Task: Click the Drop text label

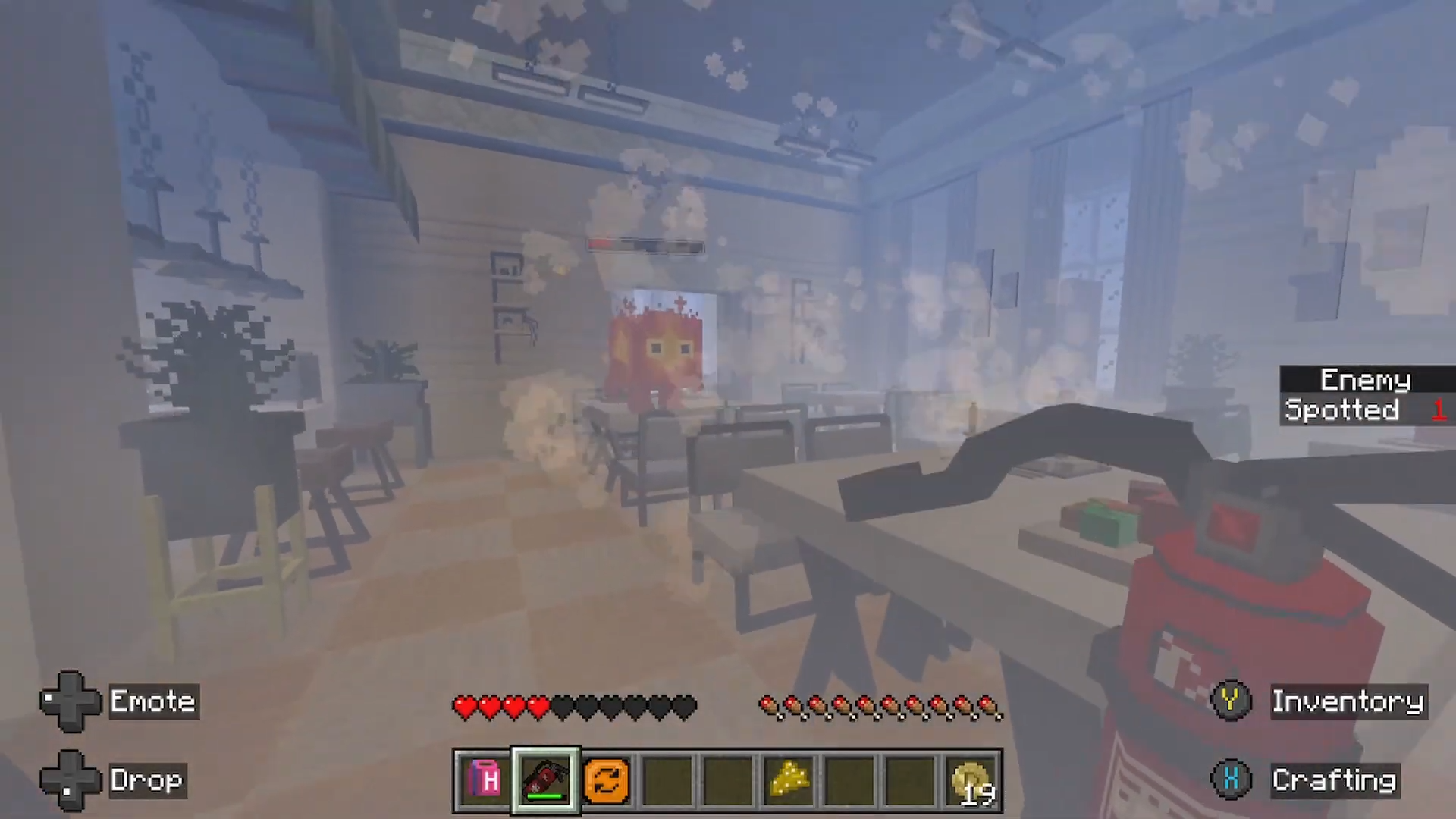Action: pyautogui.click(x=147, y=780)
